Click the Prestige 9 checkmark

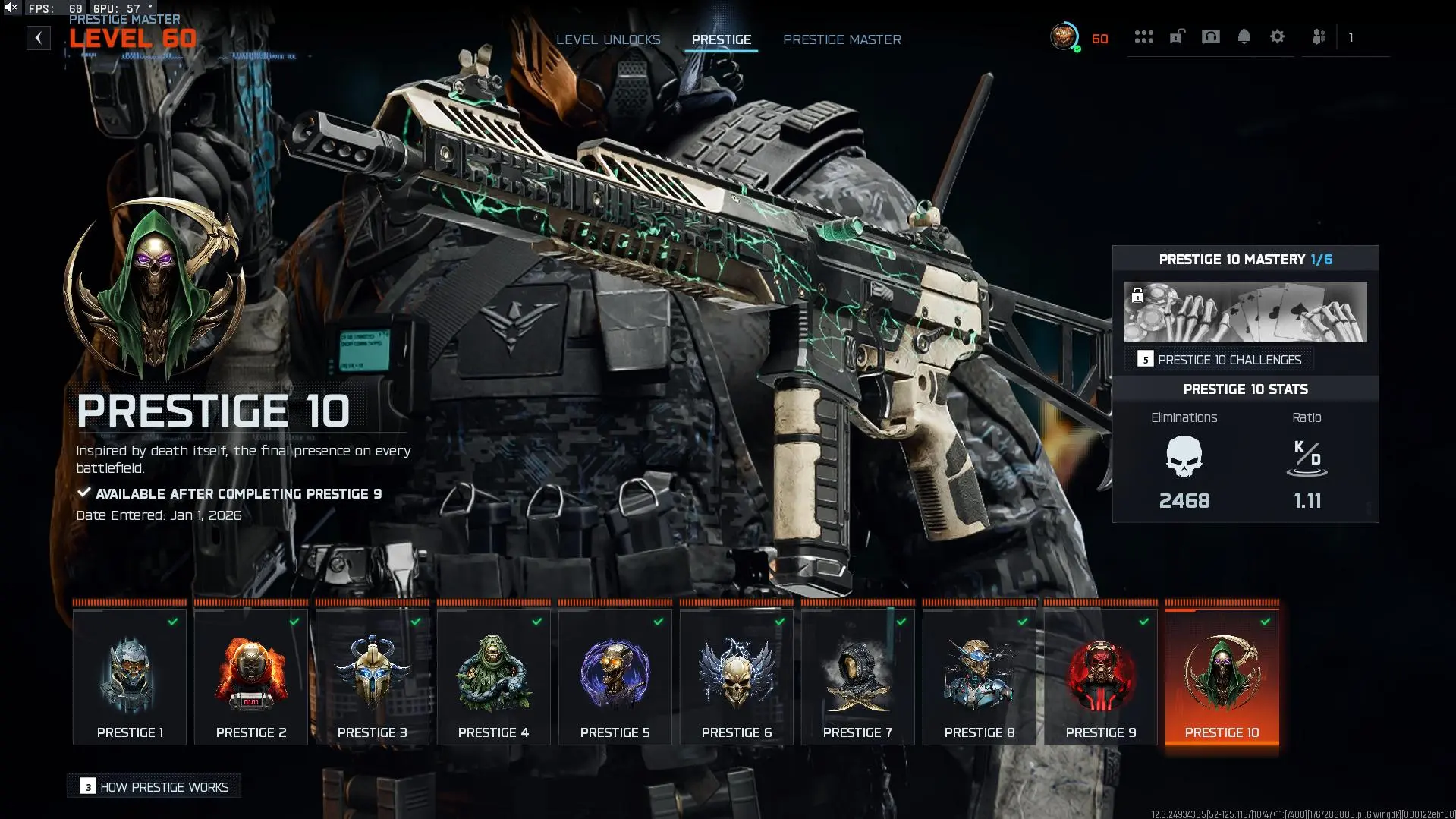(1143, 621)
